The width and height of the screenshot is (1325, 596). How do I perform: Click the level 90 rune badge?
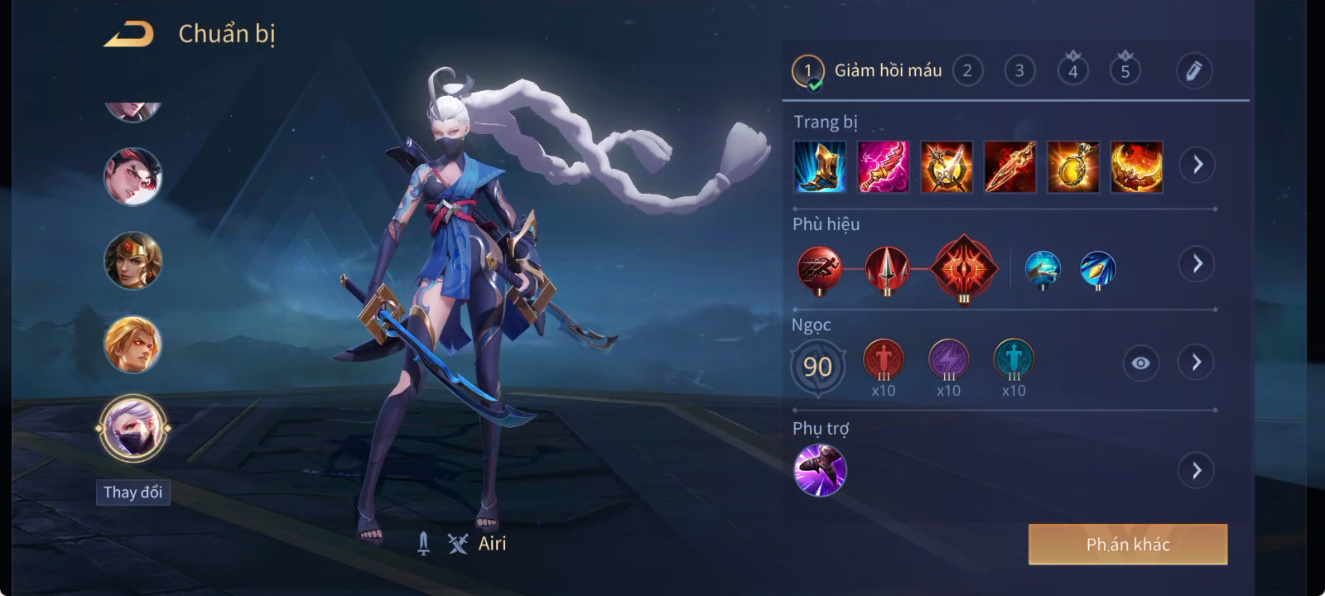coord(818,367)
